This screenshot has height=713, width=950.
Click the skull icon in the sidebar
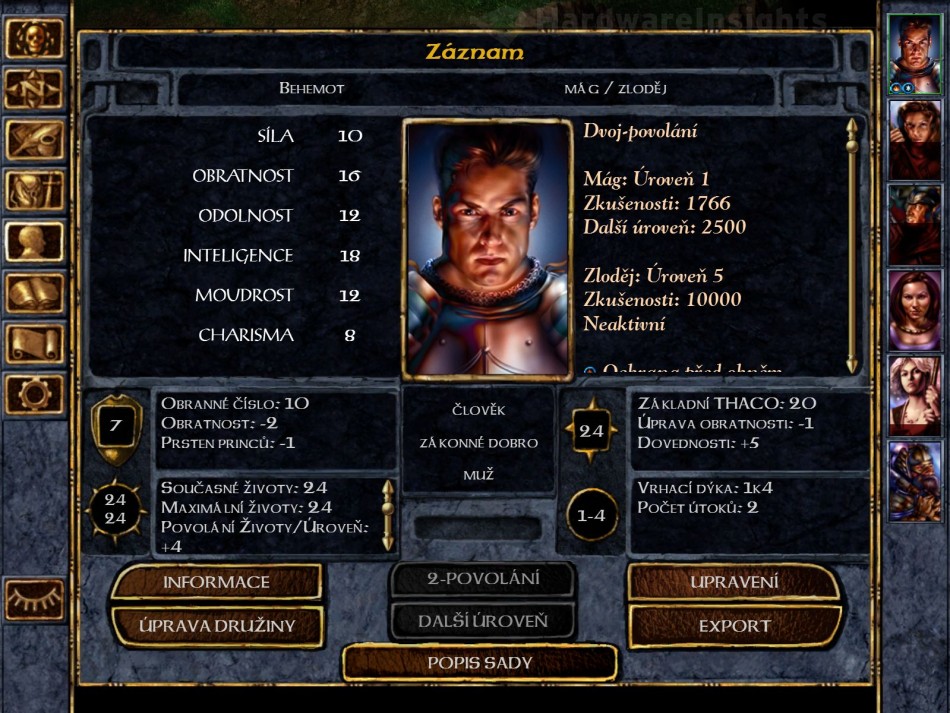click(x=34, y=39)
